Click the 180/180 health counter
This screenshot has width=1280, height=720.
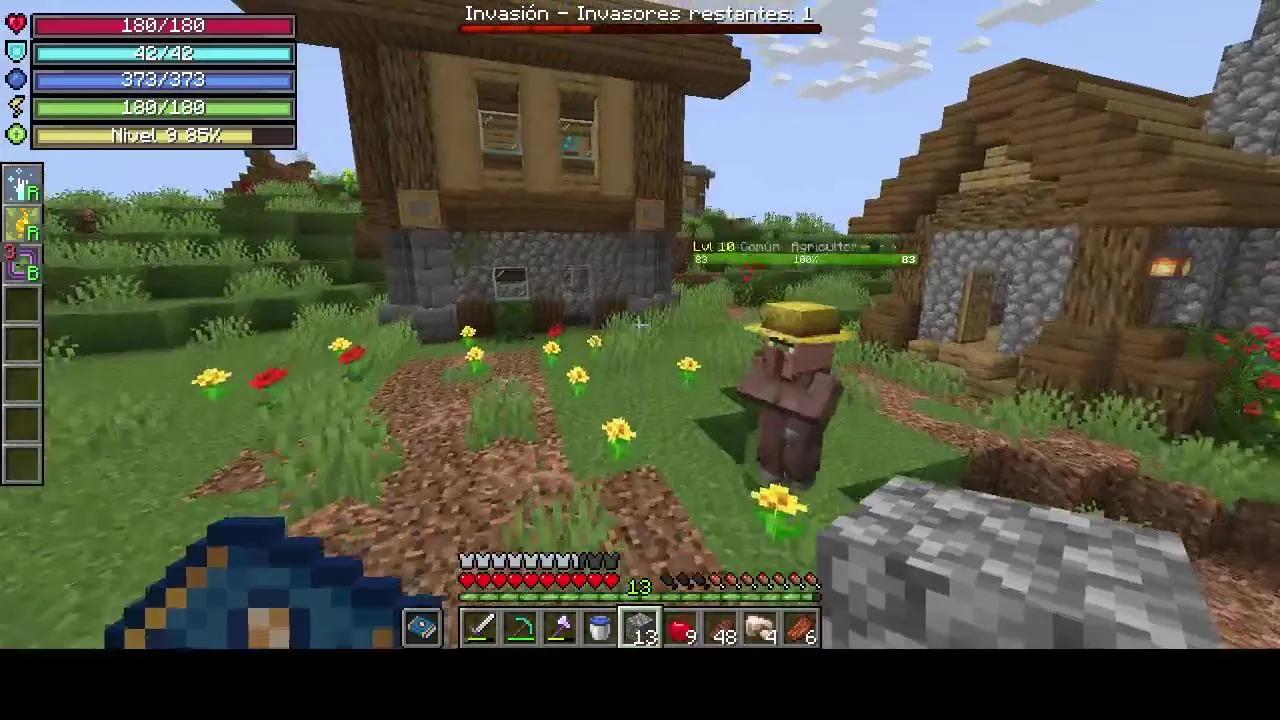[x=163, y=25]
